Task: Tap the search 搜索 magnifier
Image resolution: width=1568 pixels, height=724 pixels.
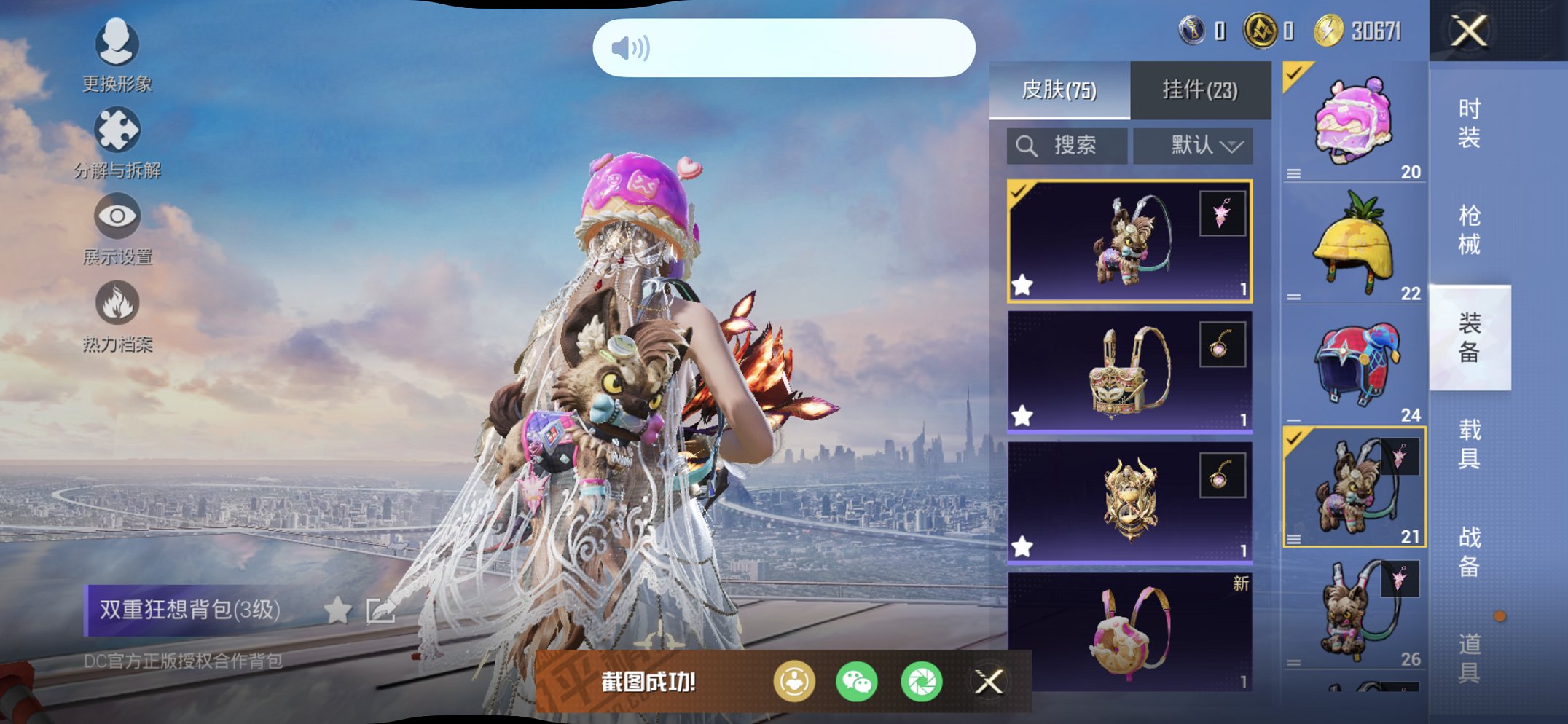Action: pos(1027,144)
